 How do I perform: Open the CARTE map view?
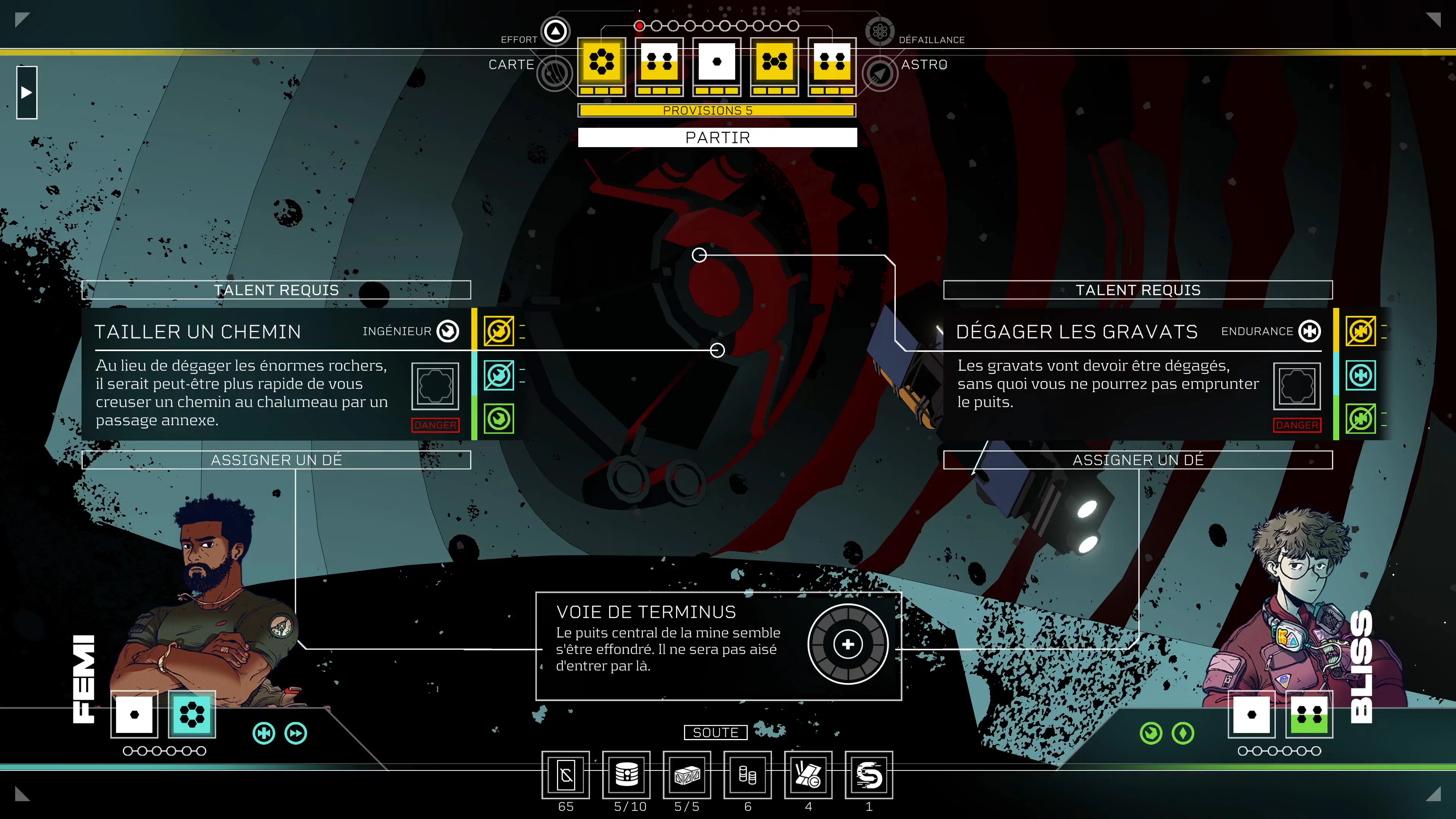555,73
